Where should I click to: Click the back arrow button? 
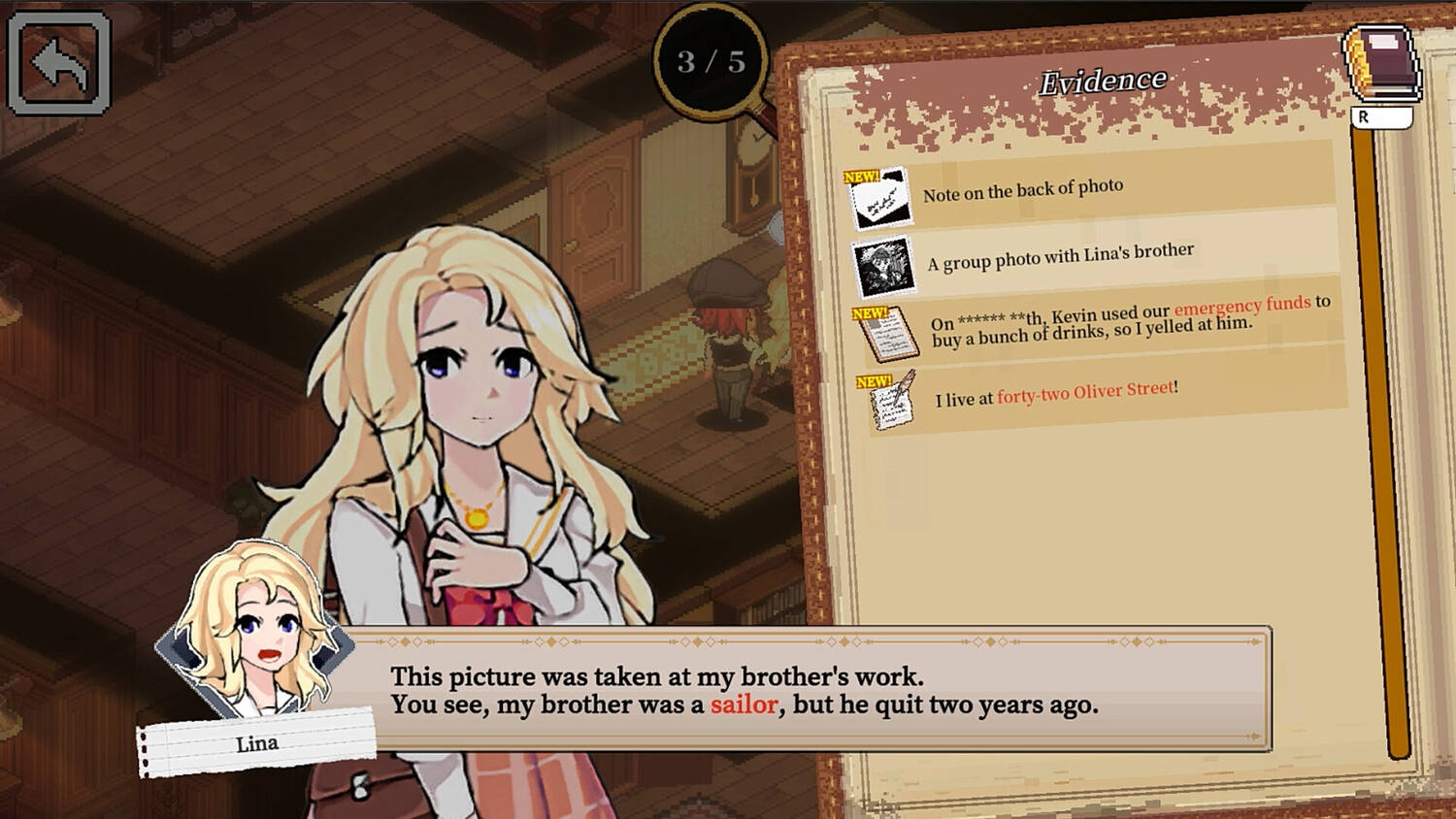[x=58, y=64]
